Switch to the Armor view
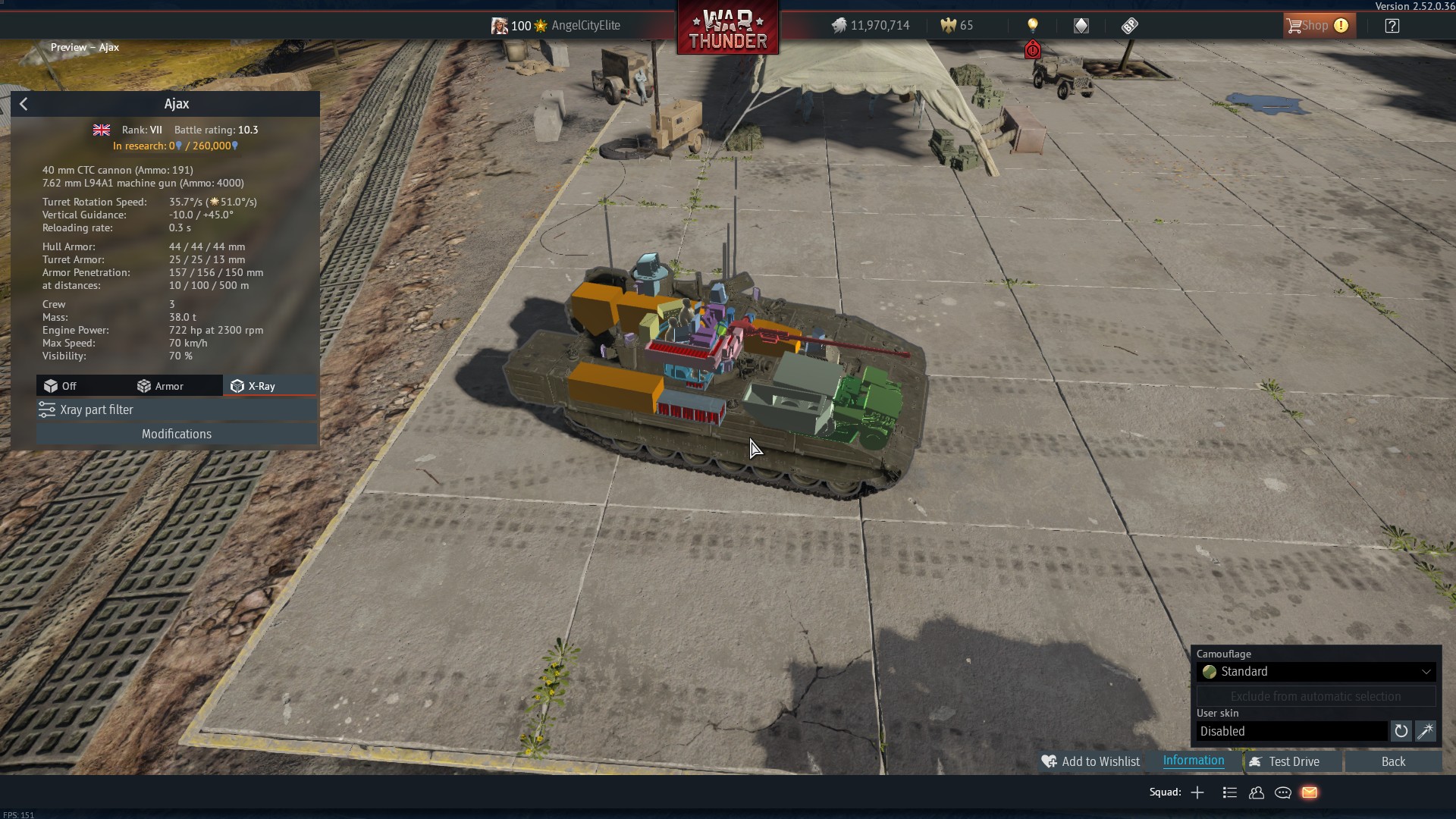 tap(161, 386)
